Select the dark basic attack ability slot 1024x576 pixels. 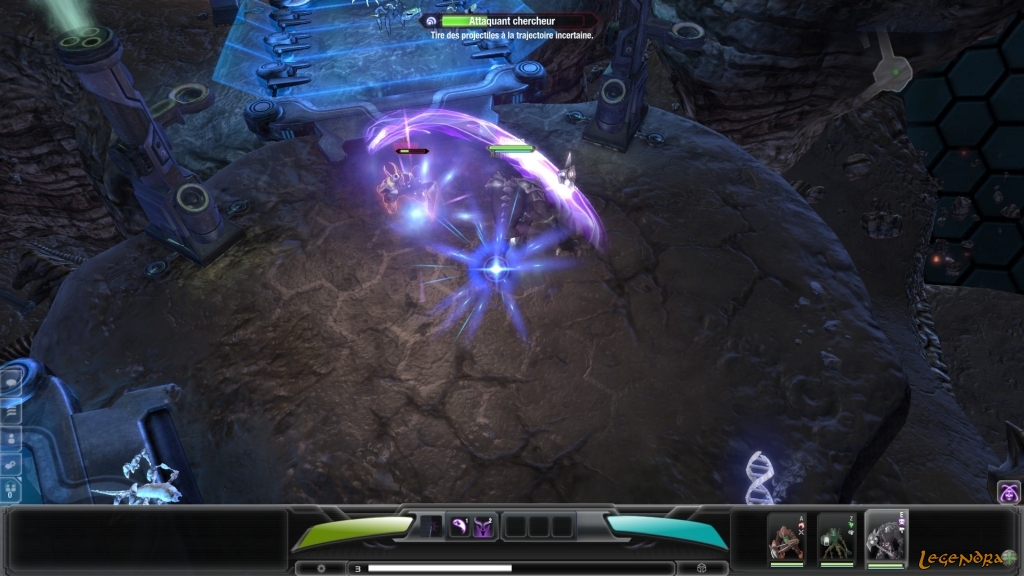point(431,526)
